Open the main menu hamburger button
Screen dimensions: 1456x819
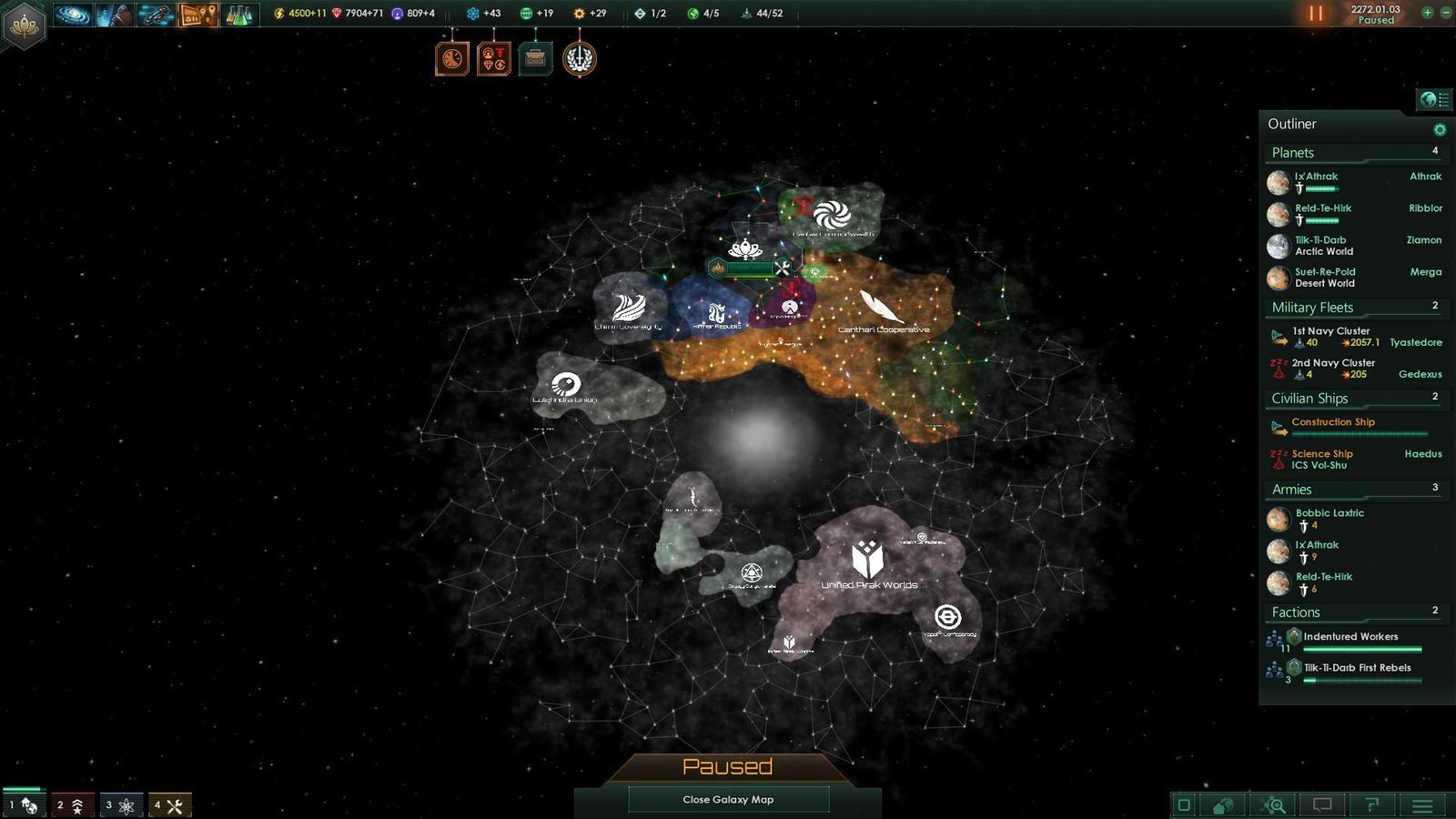(1422, 805)
